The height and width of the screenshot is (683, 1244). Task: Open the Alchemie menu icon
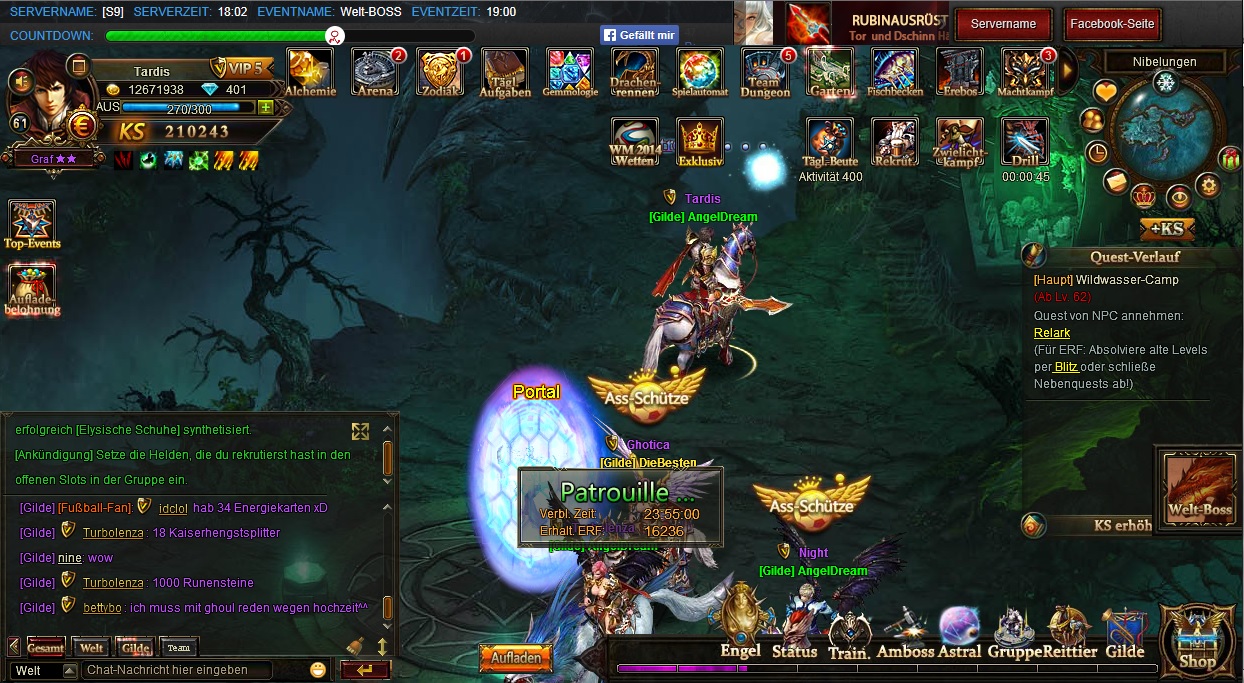(310, 71)
